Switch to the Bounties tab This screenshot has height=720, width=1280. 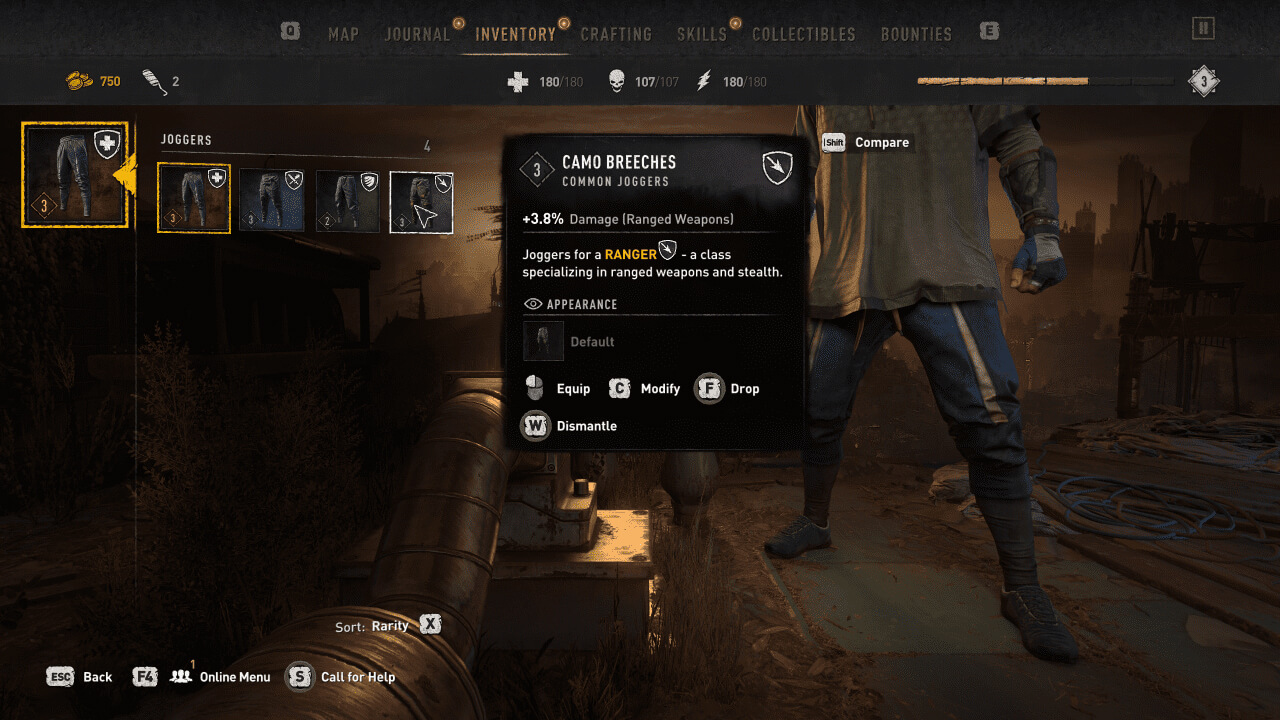click(x=916, y=34)
